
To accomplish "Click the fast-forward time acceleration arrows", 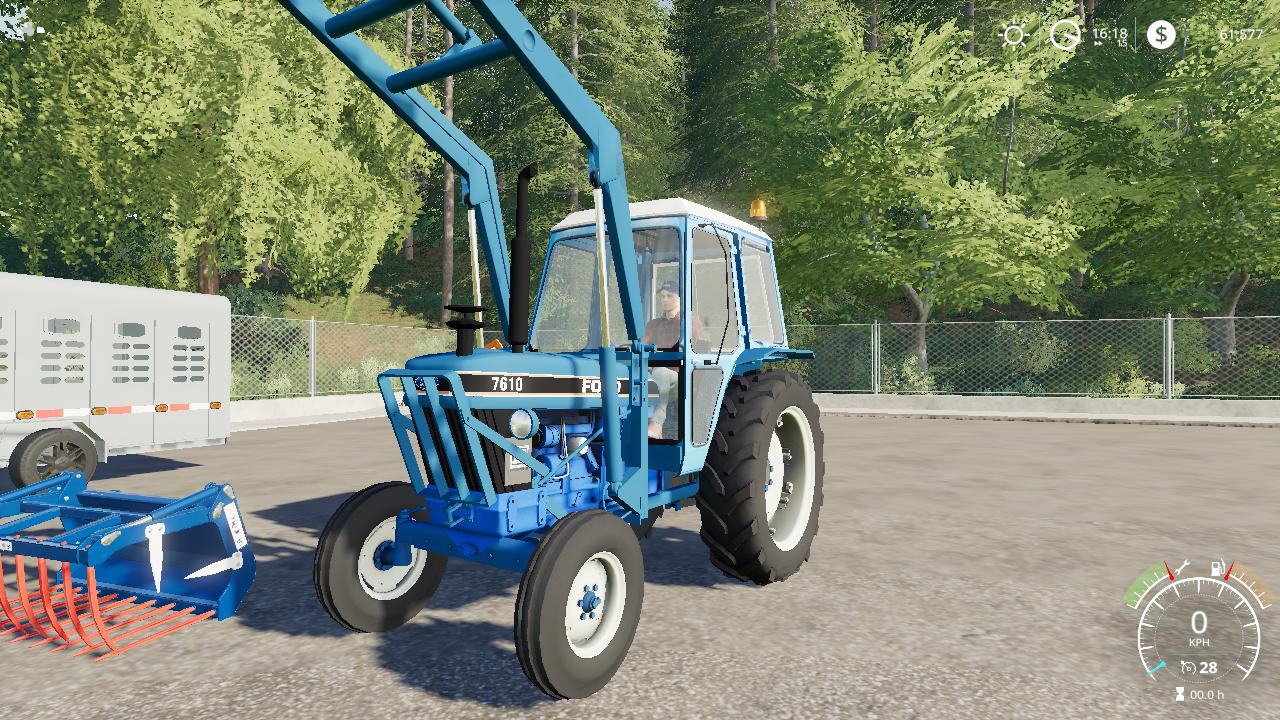I will pyautogui.click(x=1098, y=43).
